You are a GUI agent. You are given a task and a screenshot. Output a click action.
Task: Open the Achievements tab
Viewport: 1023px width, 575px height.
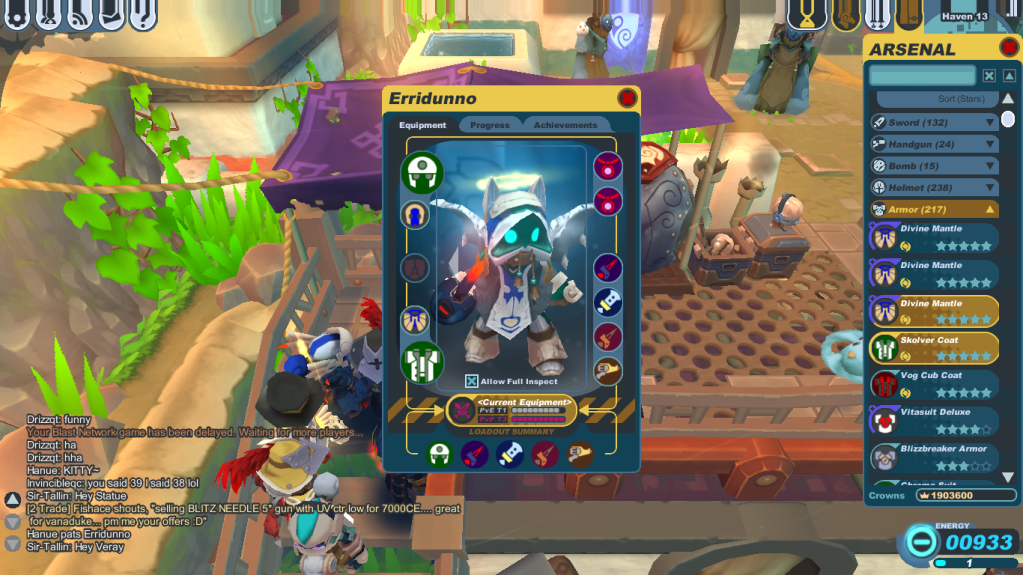(565, 125)
